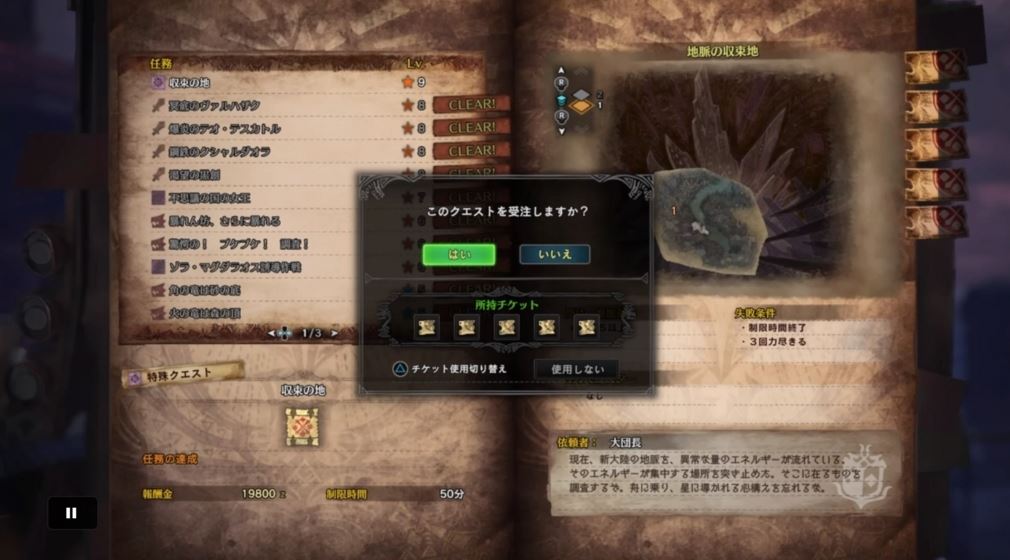Pause the video with the pause button

(x=72, y=513)
